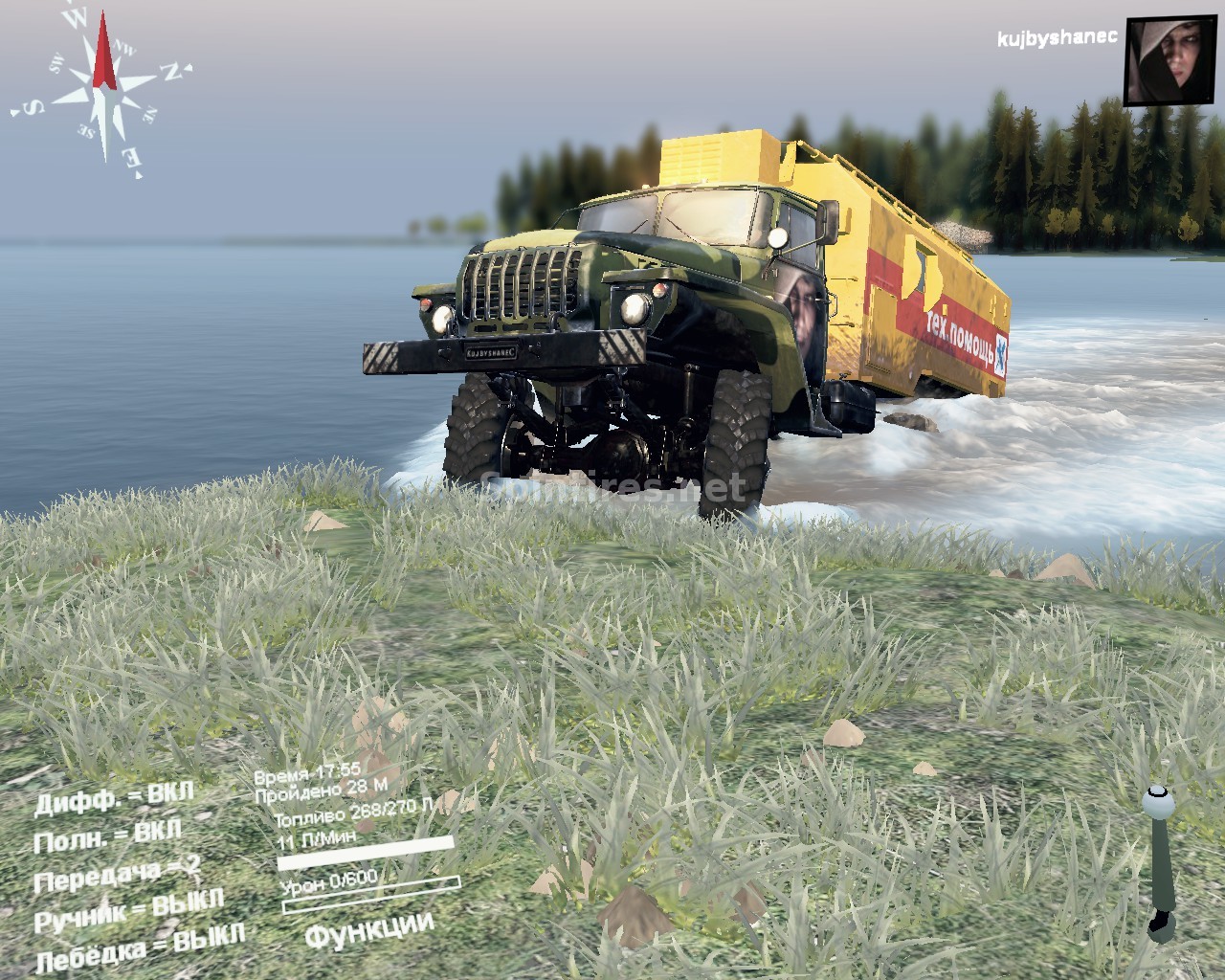Click the Передача gear indicator
Screen dimensions: 1225x980
tap(117, 874)
